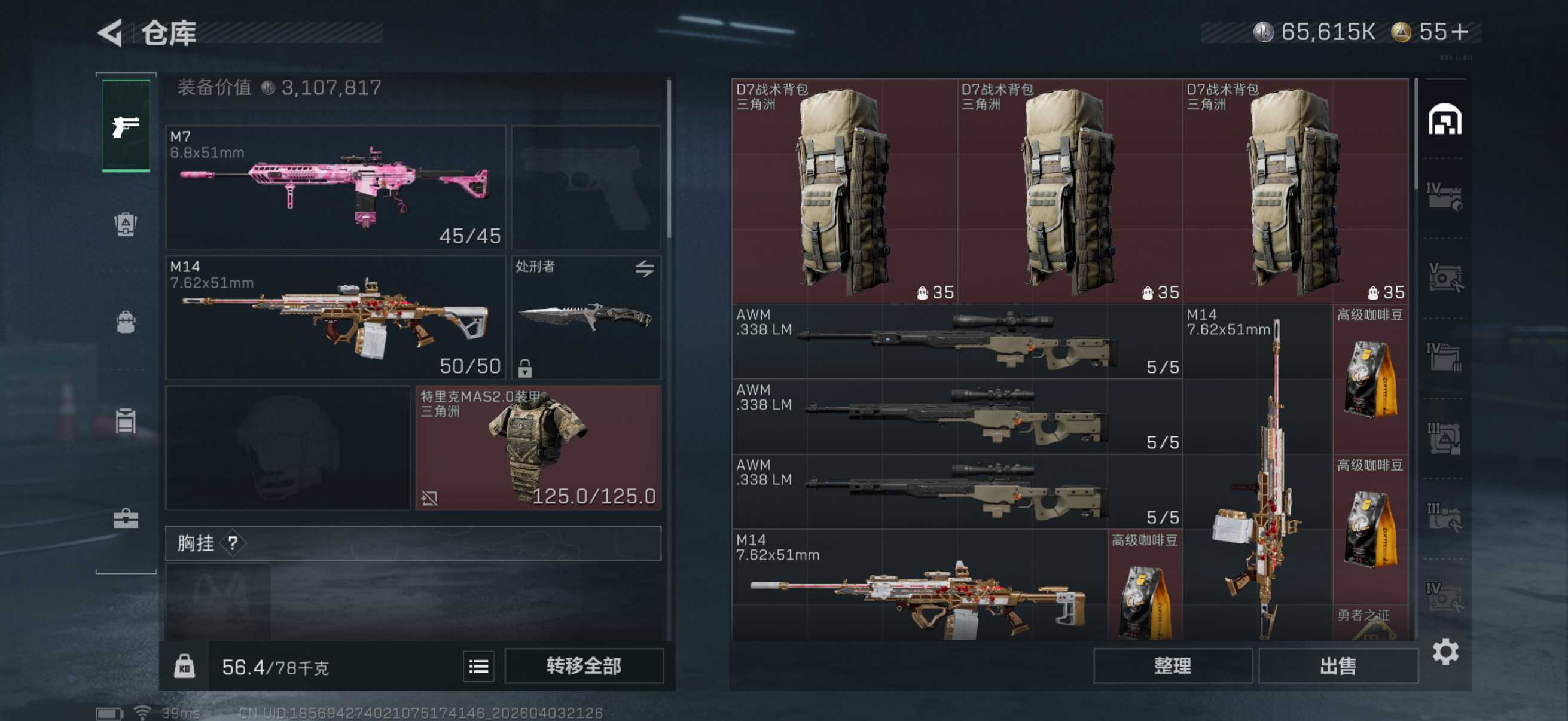
Task: Go back using the arrow beside 仓库
Action: click(111, 33)
